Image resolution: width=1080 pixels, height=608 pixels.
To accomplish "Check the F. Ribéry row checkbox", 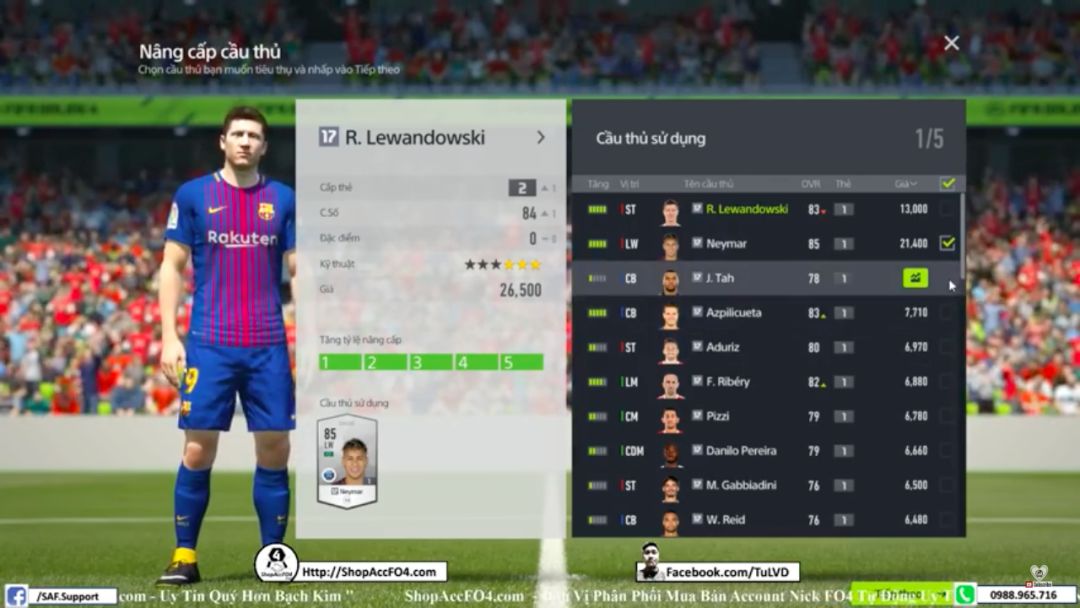I will (947, 382).
